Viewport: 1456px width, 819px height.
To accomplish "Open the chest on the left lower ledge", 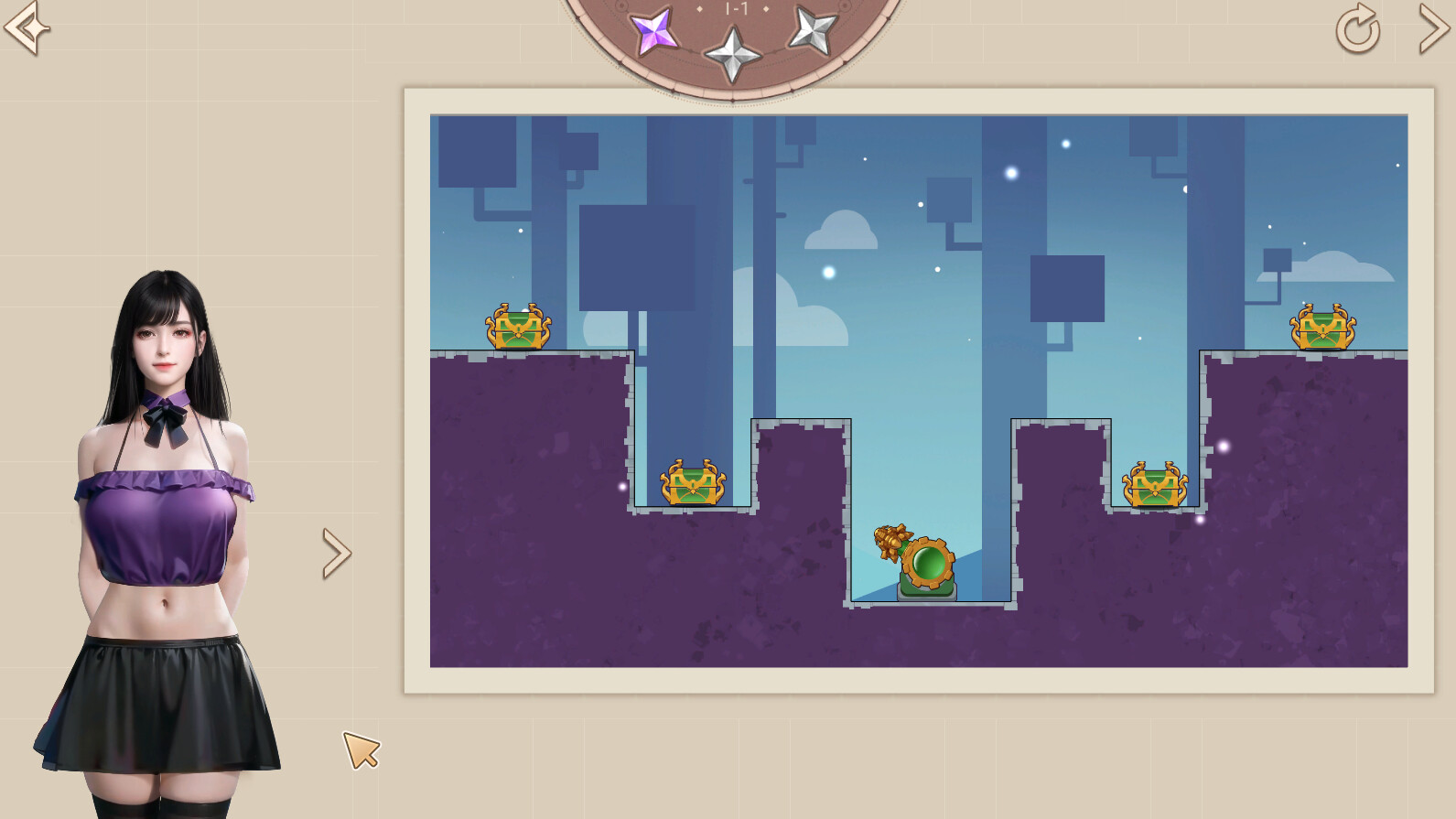I will point(691,482).
